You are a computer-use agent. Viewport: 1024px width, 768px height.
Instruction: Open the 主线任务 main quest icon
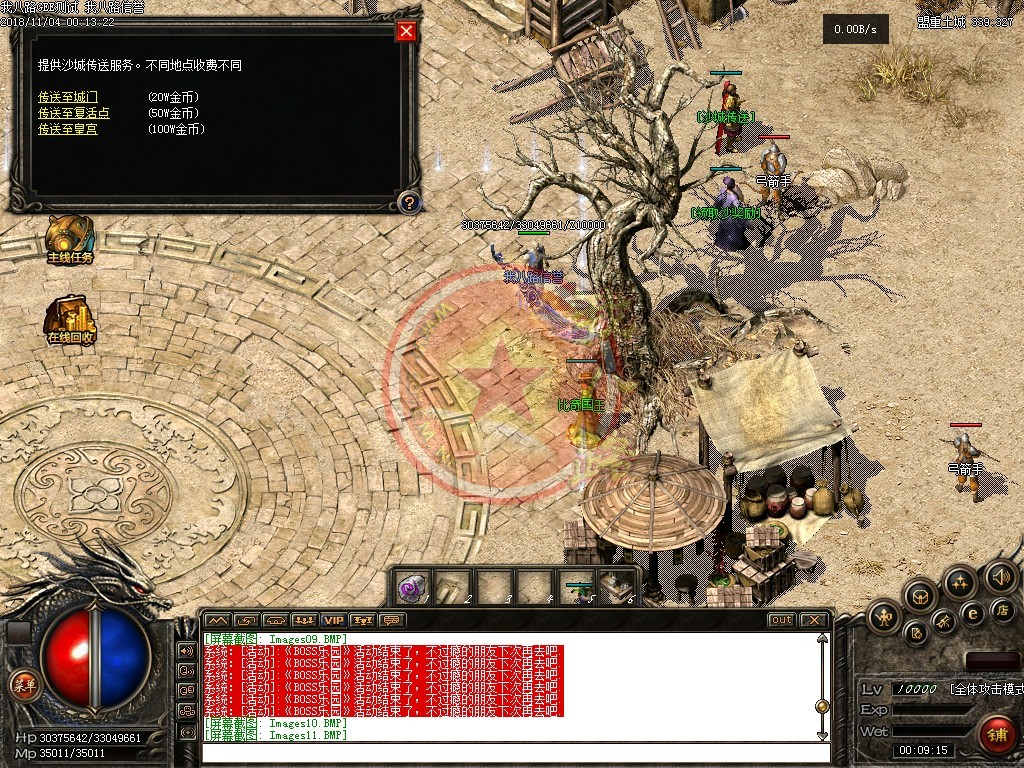click(x=70, y=240)
